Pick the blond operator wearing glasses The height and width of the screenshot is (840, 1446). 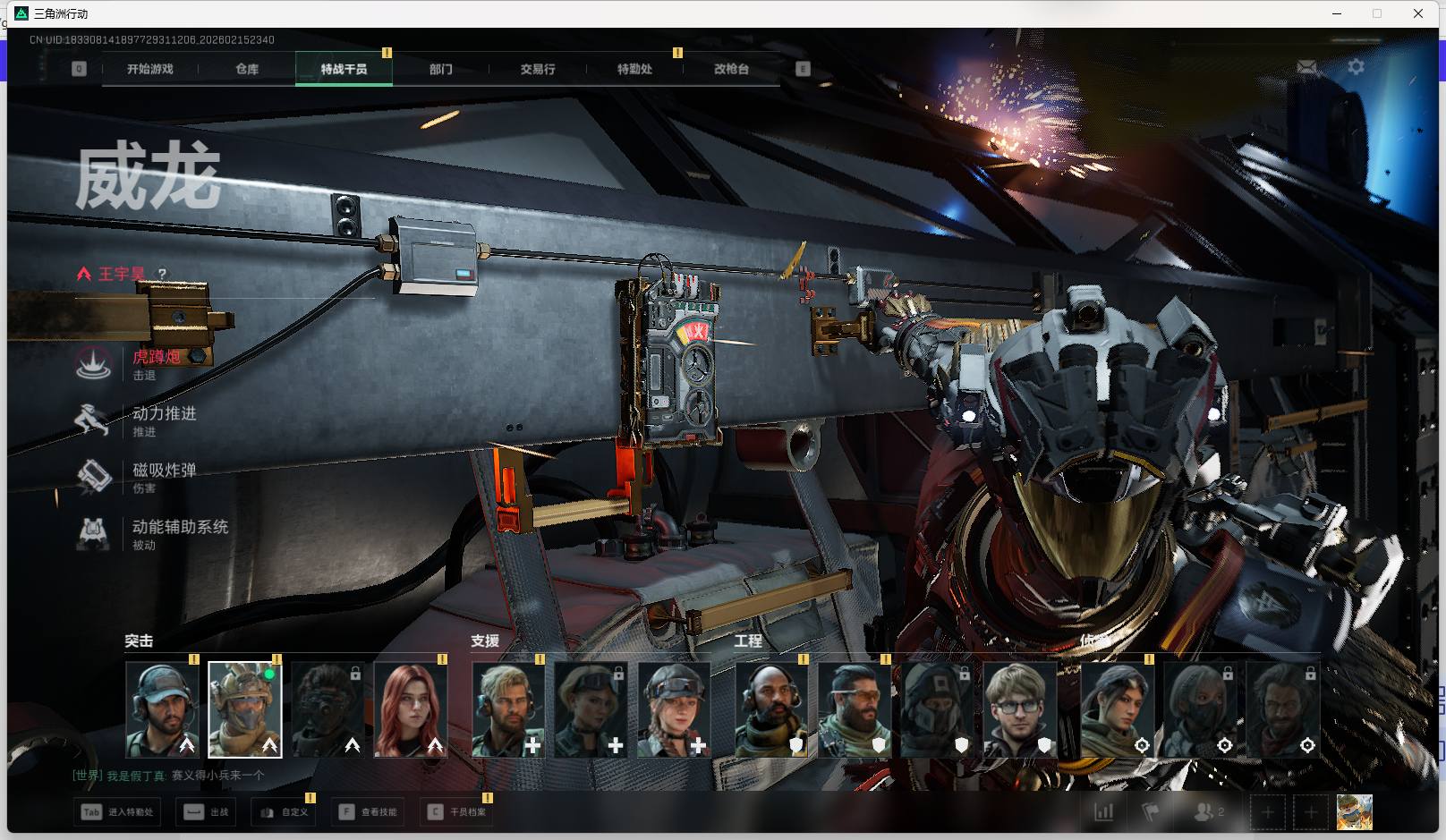[x=1020, y=709]
